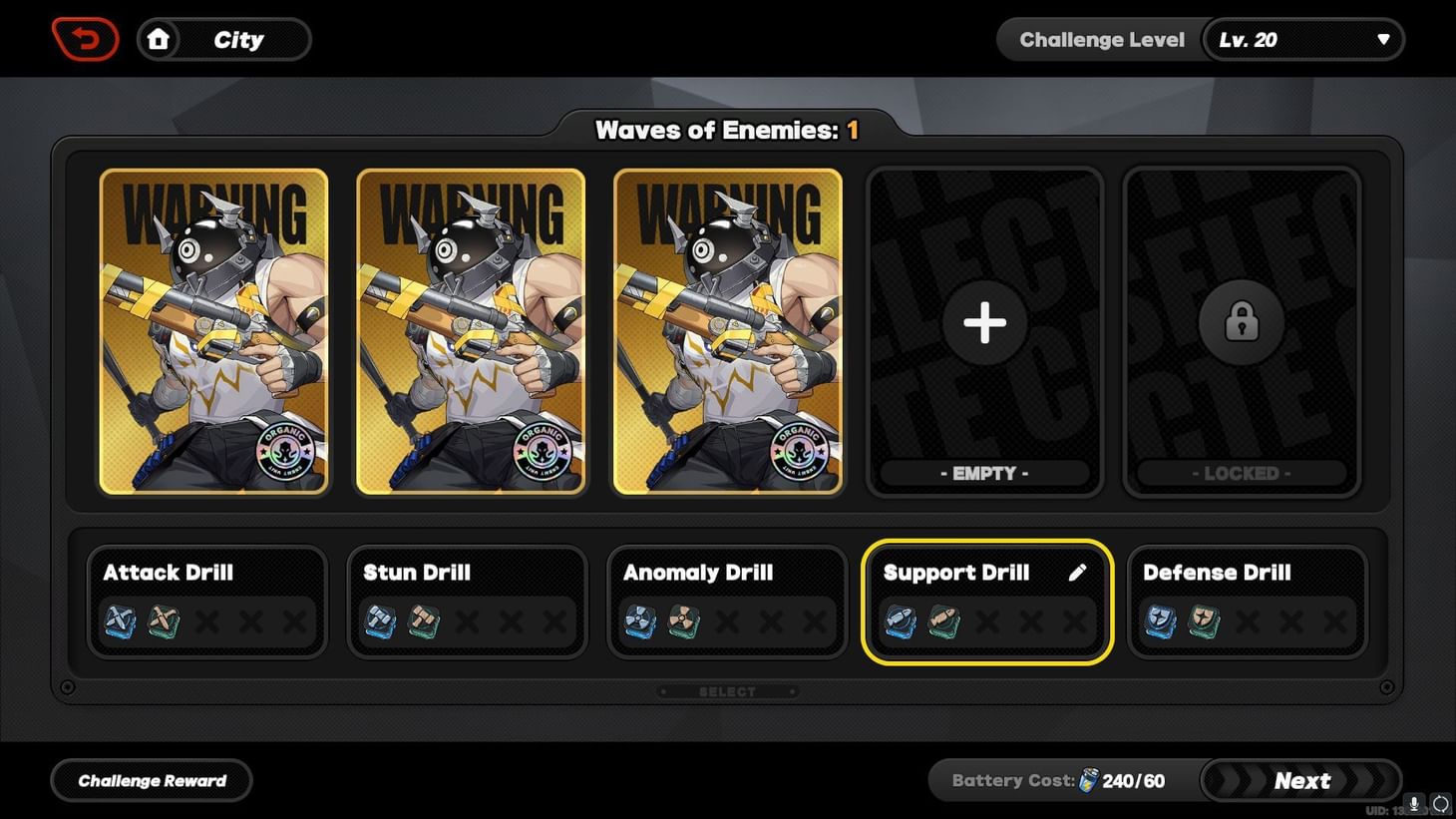
Task: Open the Challenge Reward panel
Action: tap(151, 780)
